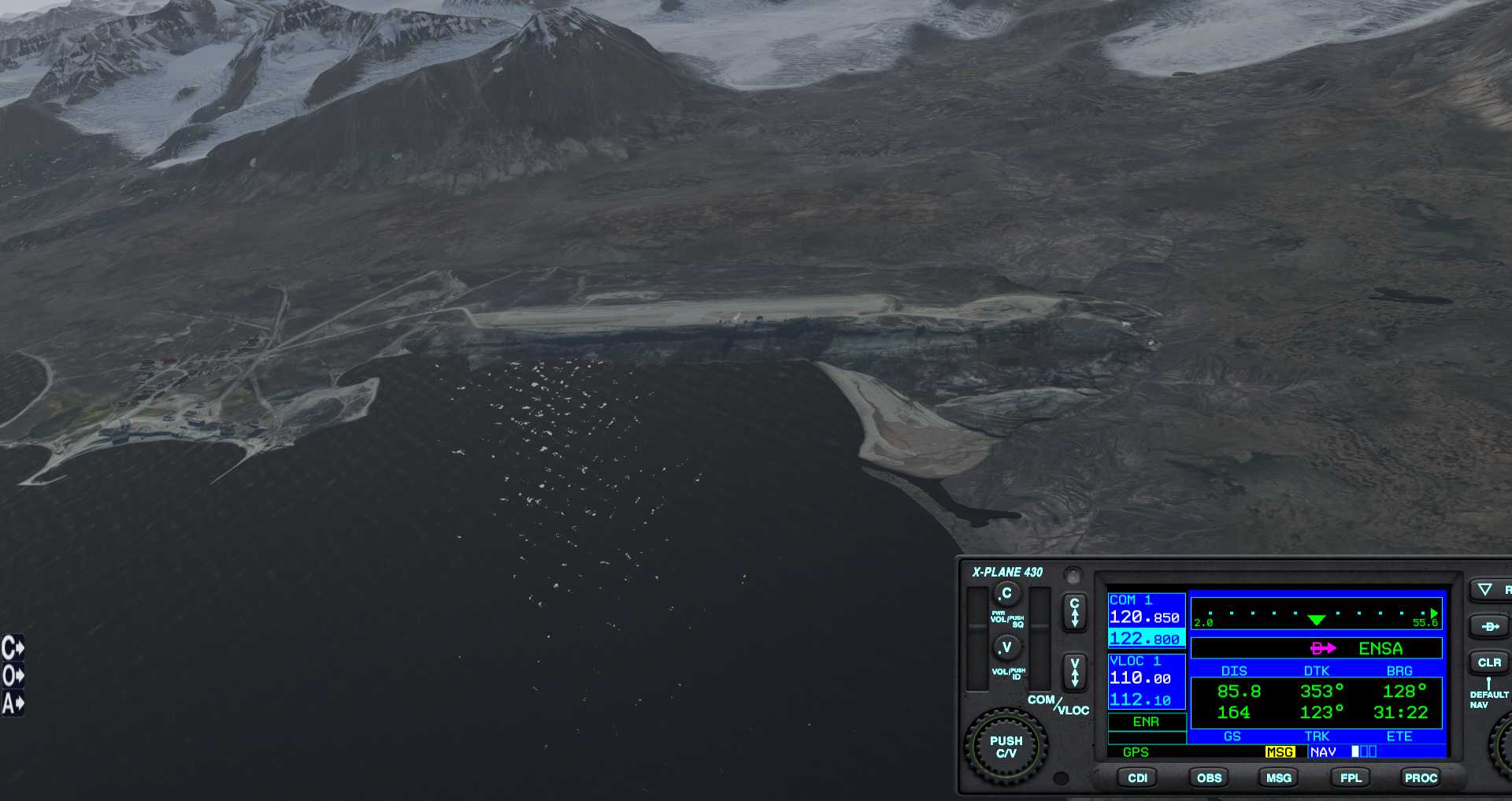
Task: Select the PROC procedures button
Action: click(1421, 777)
